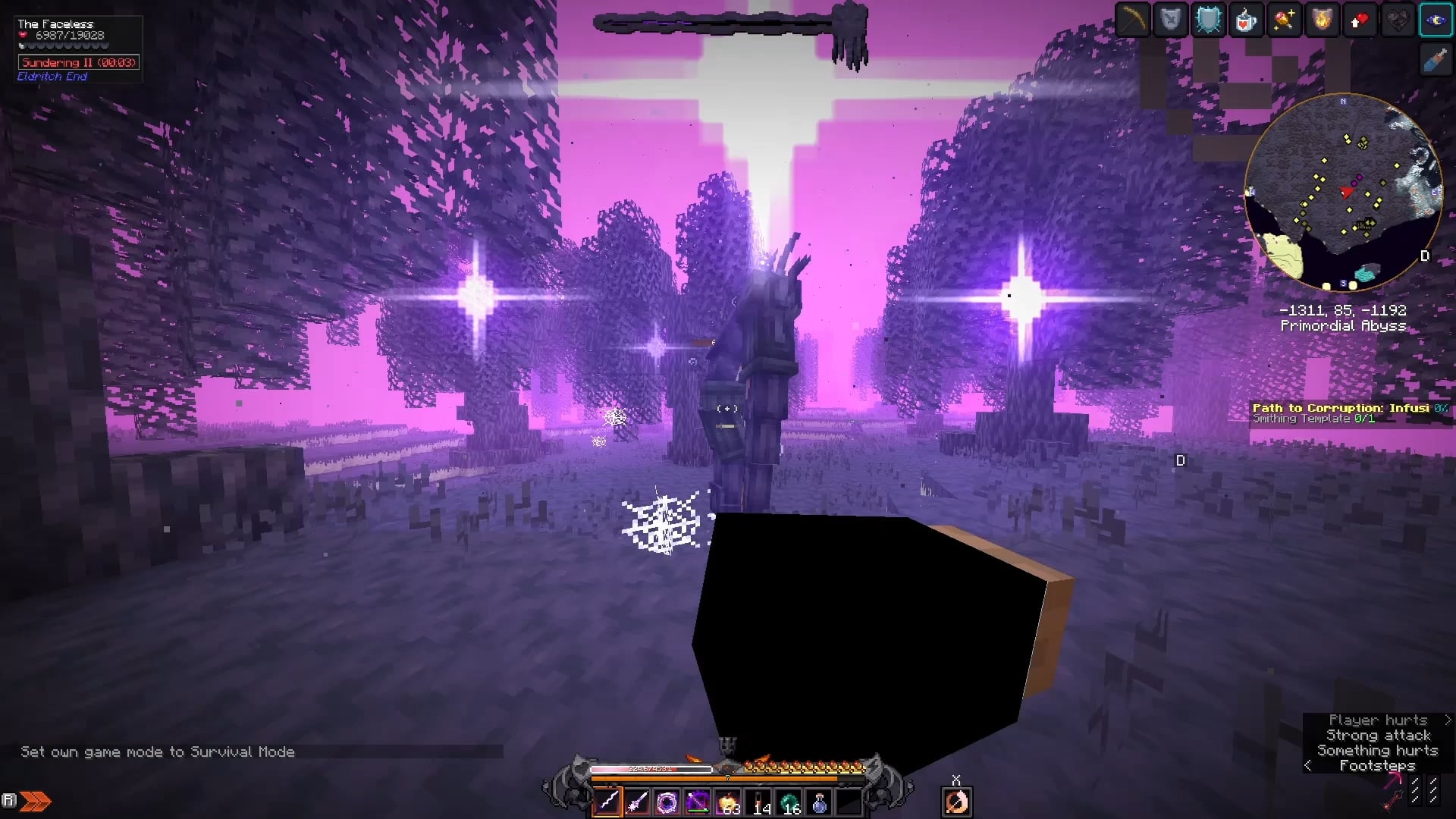Click the purple portal item in the hotbar
Image resolution: width=1456 pixels, height=819 pixels.
(x=667, y=802)
